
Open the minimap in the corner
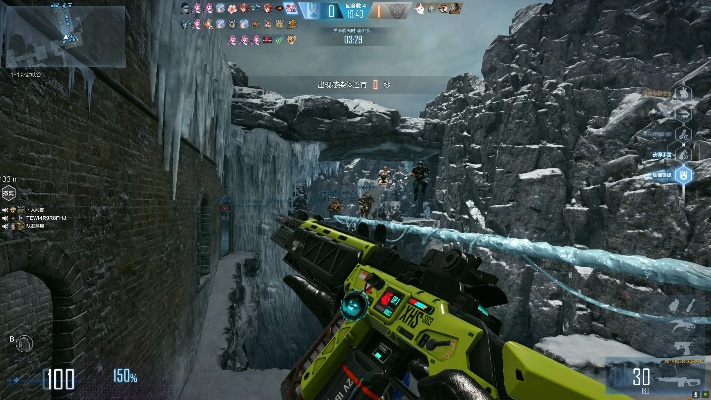(64, 33)
